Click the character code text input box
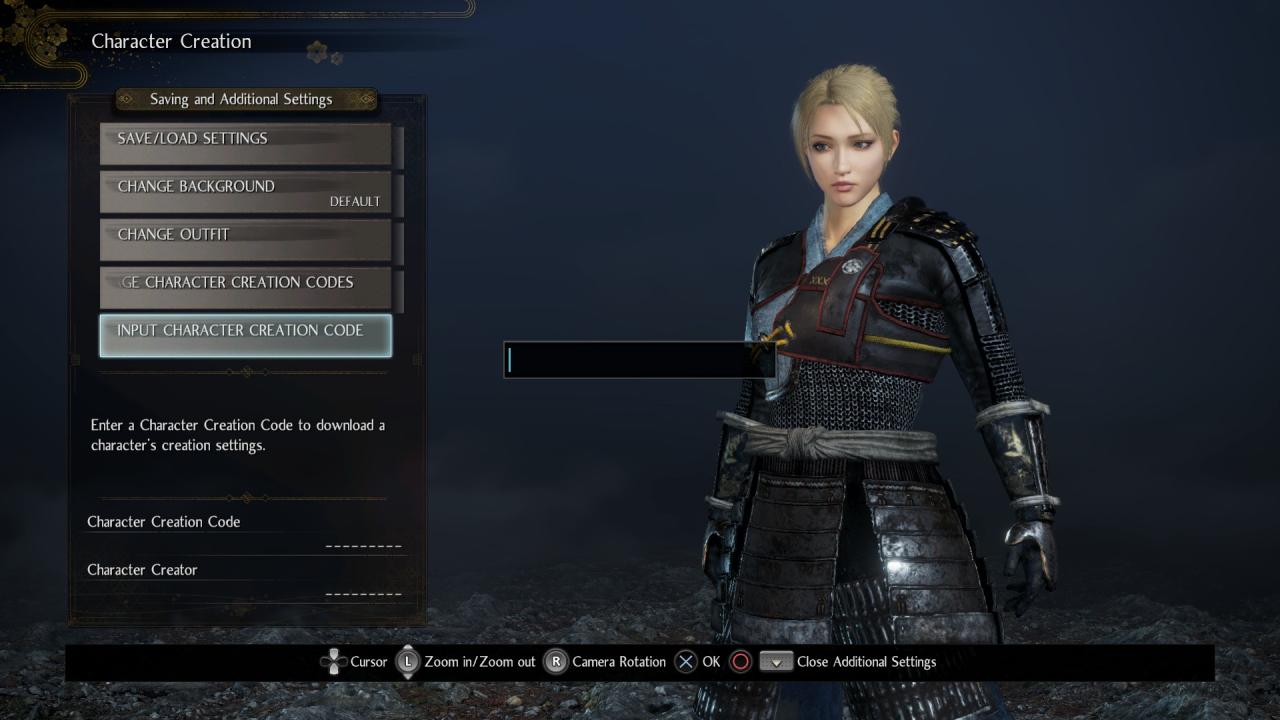The image size is (1280, 720). coord(638,360)
